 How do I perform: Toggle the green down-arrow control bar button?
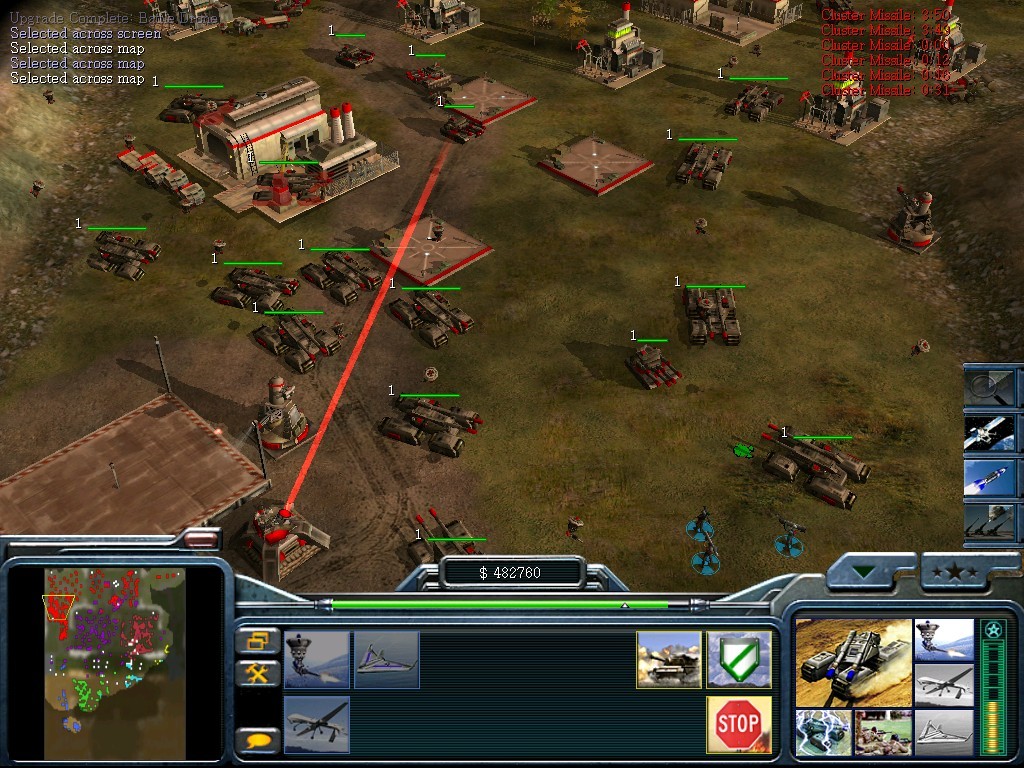pos(863,572)
